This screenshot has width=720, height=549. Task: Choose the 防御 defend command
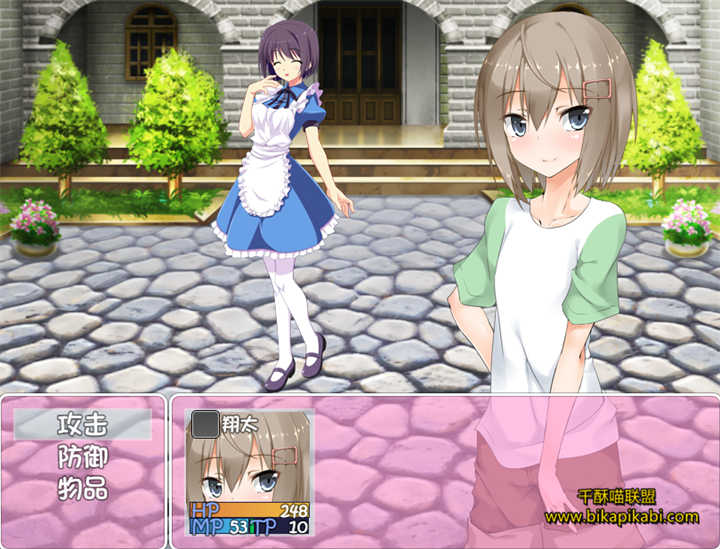tap(83, 457)
